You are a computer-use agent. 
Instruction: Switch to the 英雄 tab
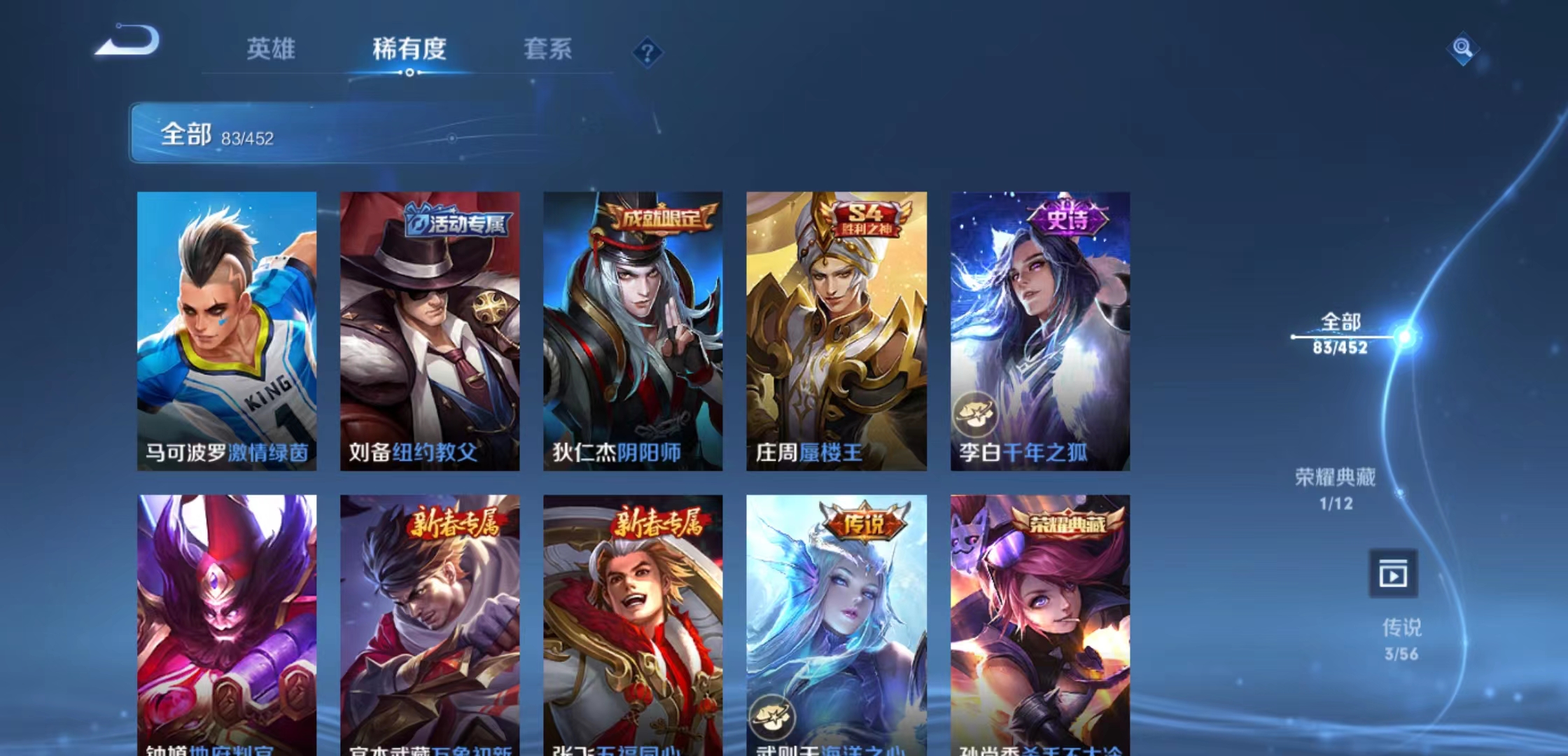tap(272, 49)
